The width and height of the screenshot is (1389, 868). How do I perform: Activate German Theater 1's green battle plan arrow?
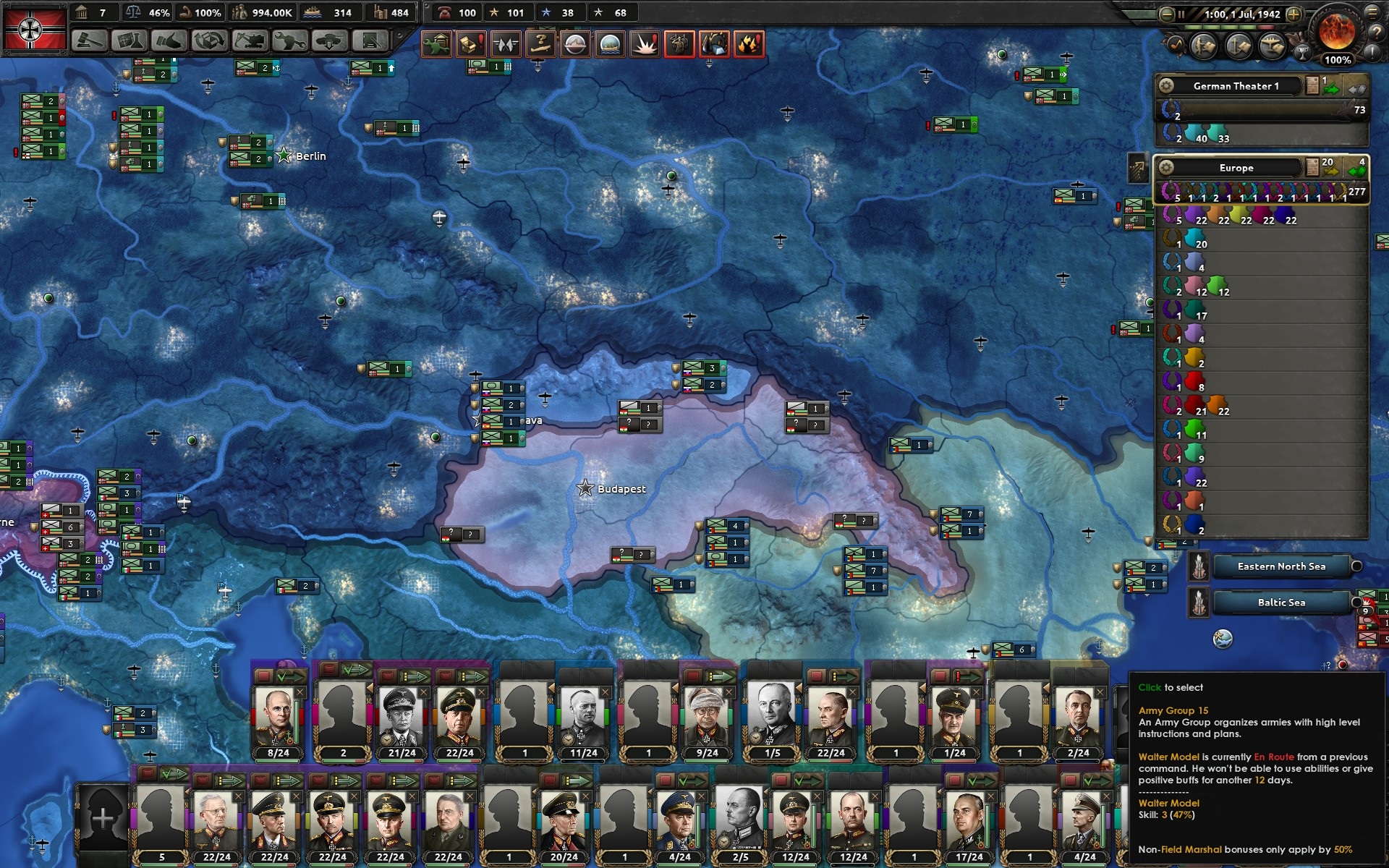click(1331, 88)
